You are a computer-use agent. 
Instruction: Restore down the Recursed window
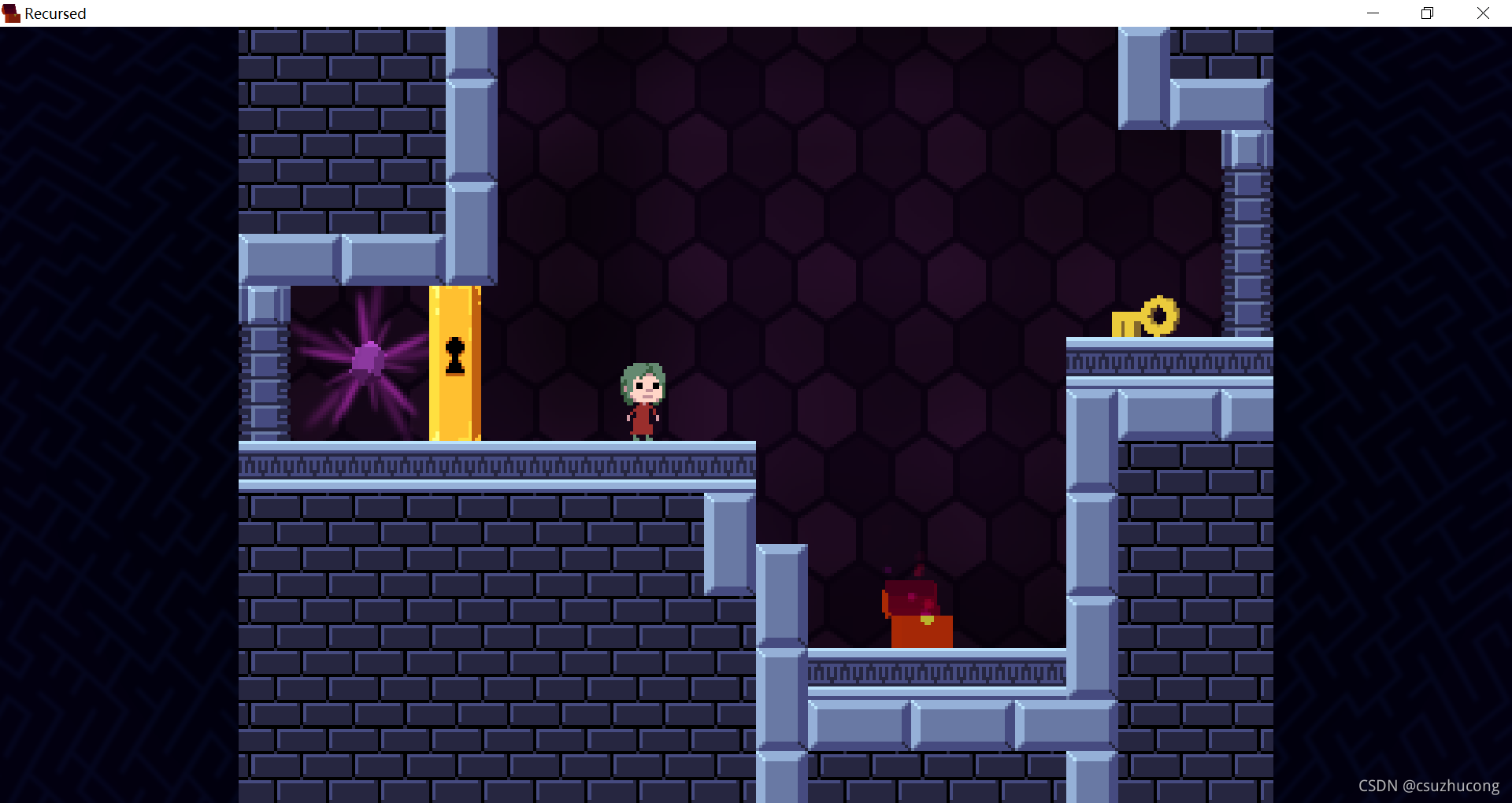tap(1427, 13)
